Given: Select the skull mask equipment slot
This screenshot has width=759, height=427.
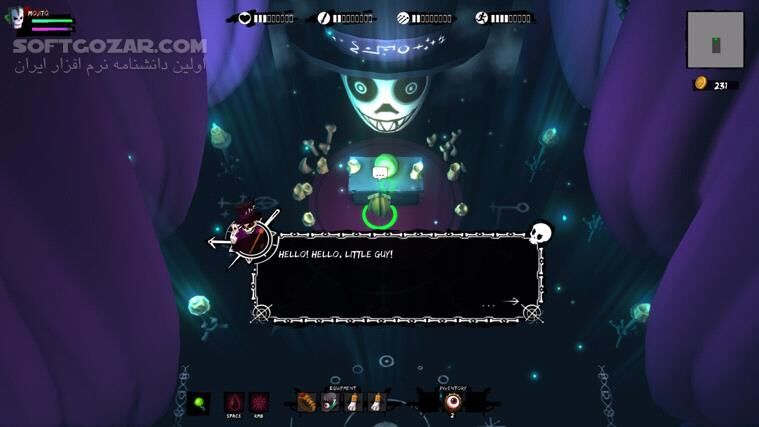Looking at the screenshot, I should point(330,402).
